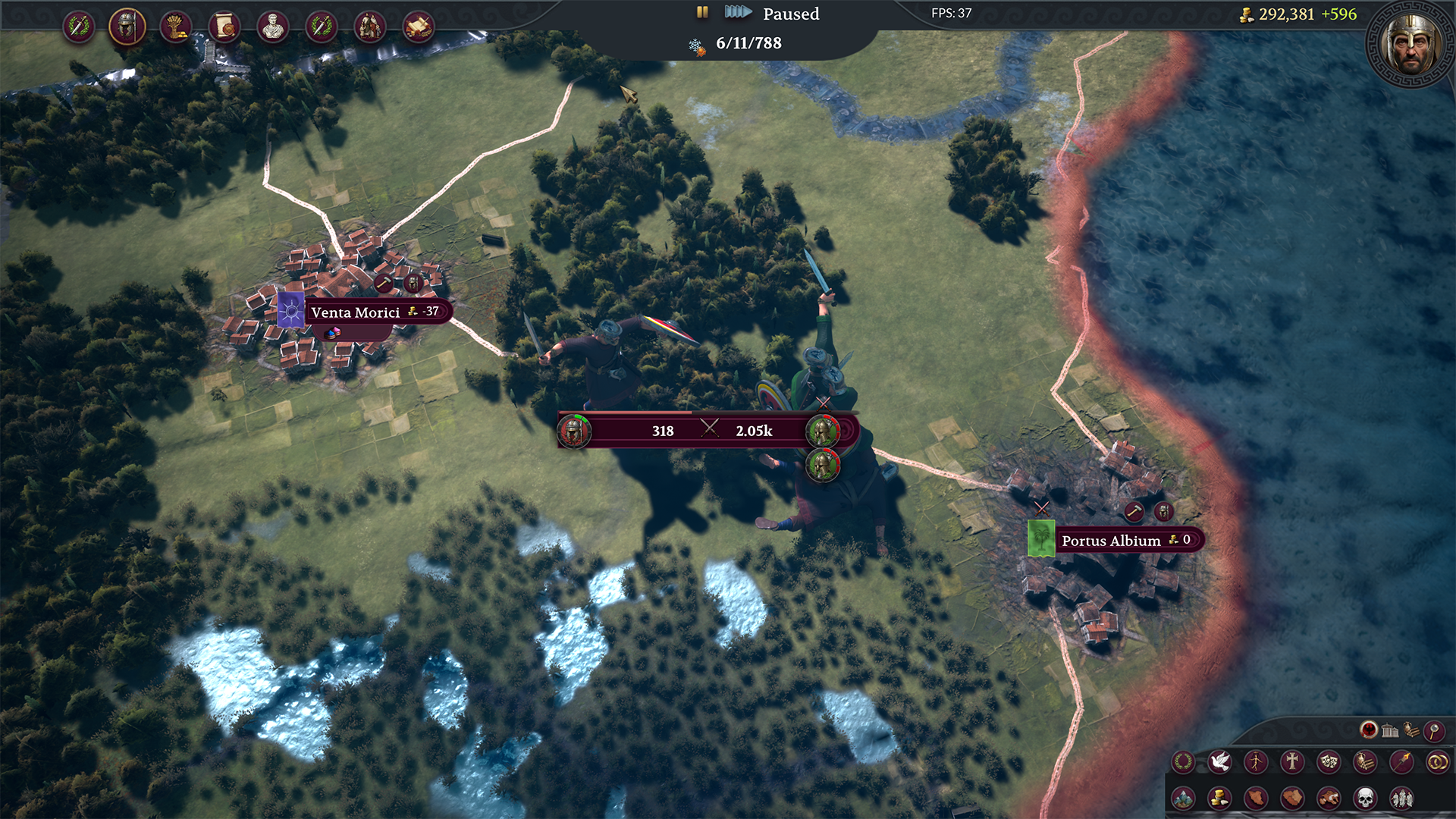This screenshot has width=1456, height=819.
Task: Open the 318 vs 2.05k battle banner
Action: [708, 430]
